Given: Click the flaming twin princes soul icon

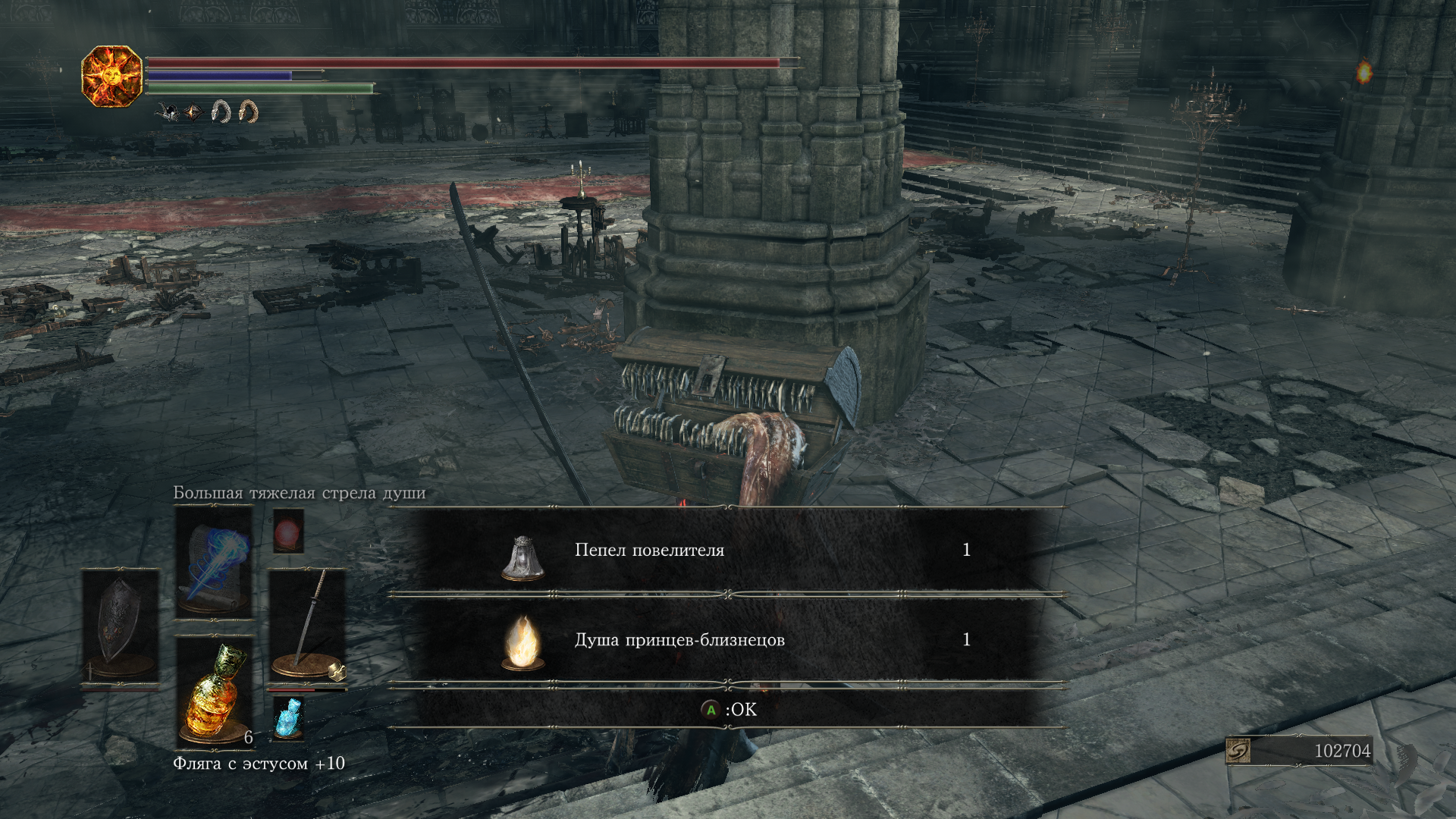Looking at the screenshot, I should [522, 643].
